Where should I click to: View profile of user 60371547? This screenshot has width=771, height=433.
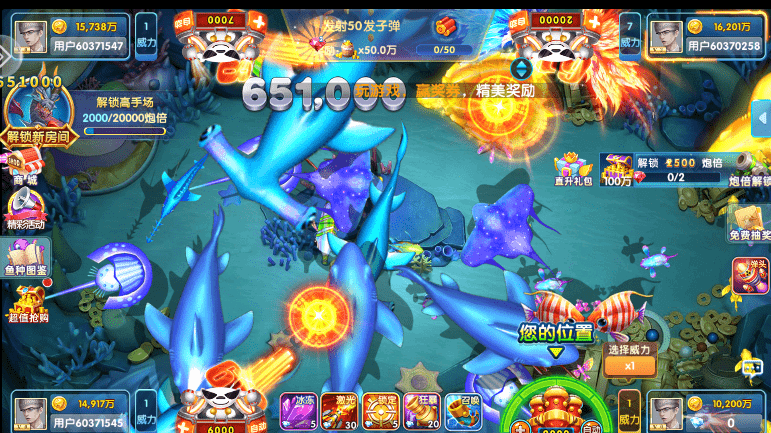pyautogui.click(x=88, y=36)
